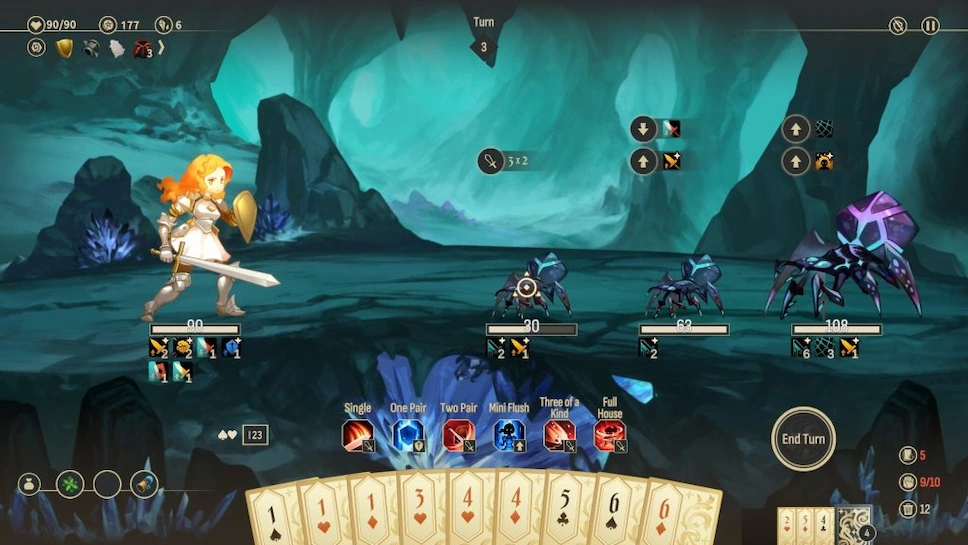
Task: Use the Two Pair skill
Action: click(x=458, y=436)
